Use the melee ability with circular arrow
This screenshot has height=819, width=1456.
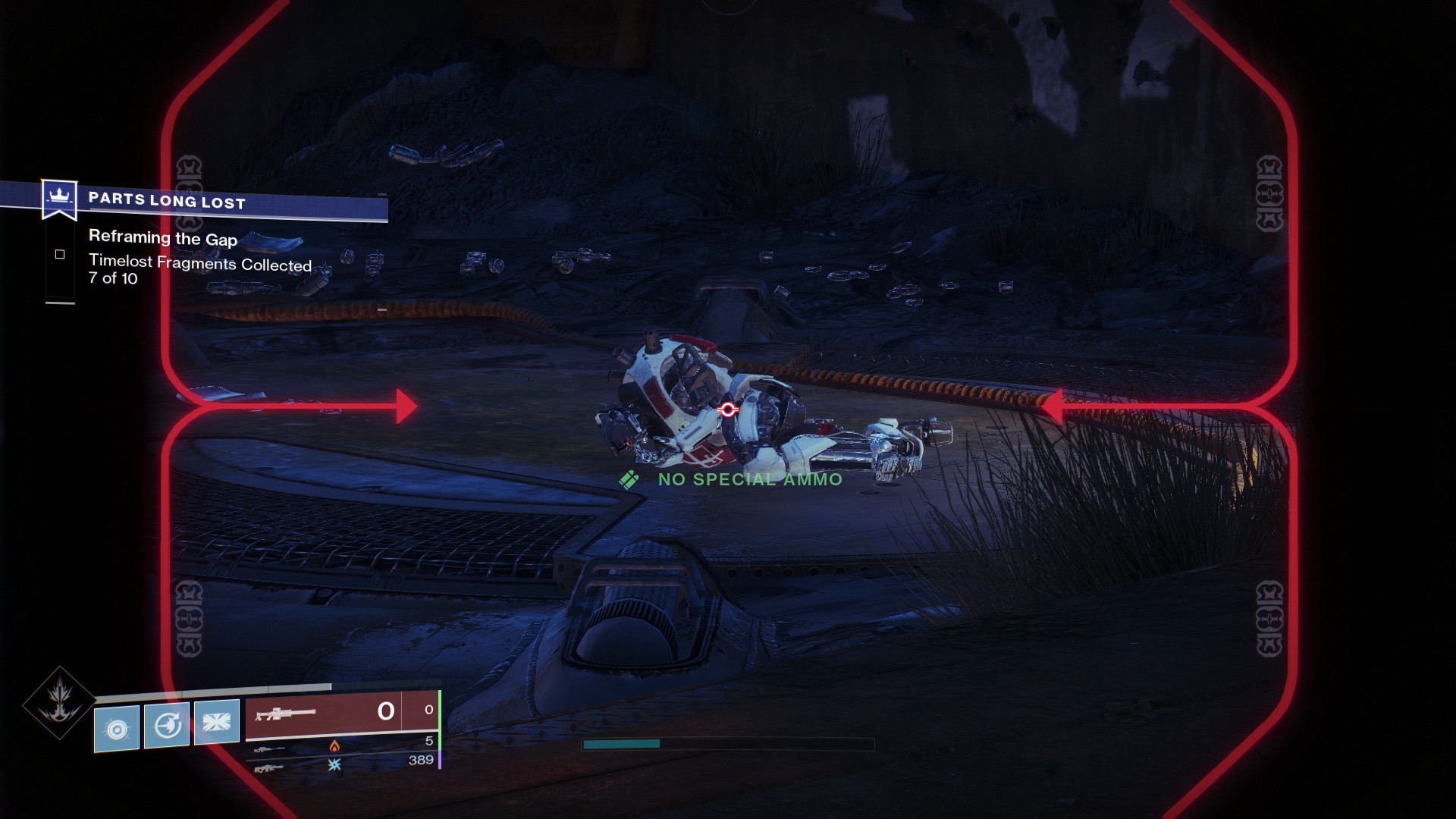point(167,726)
